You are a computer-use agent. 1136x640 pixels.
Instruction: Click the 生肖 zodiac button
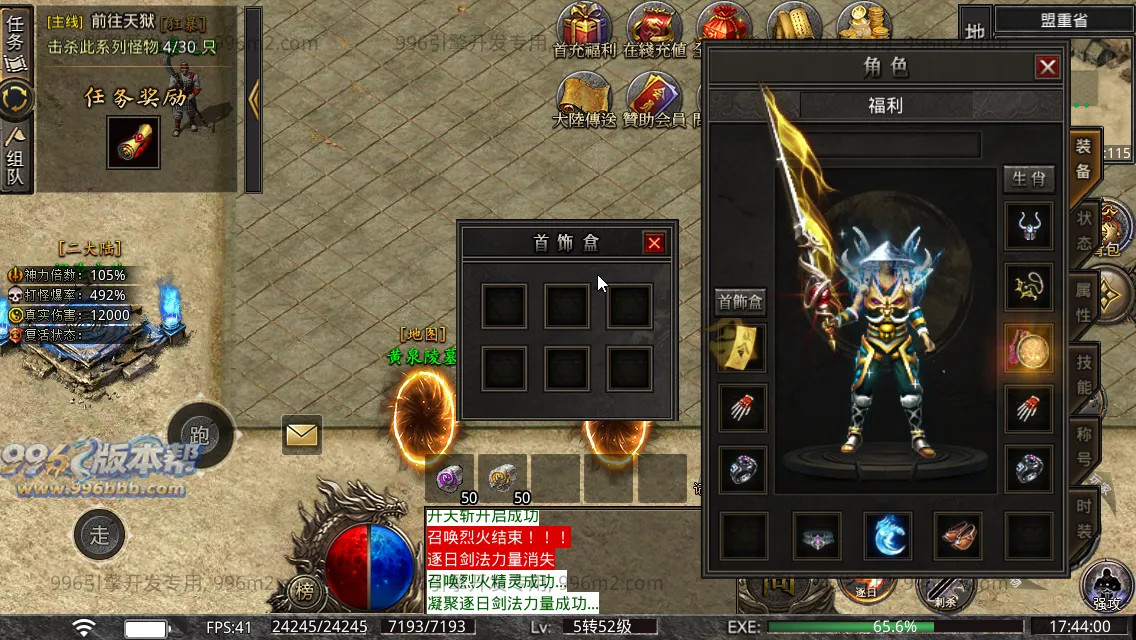point(1029,179)
